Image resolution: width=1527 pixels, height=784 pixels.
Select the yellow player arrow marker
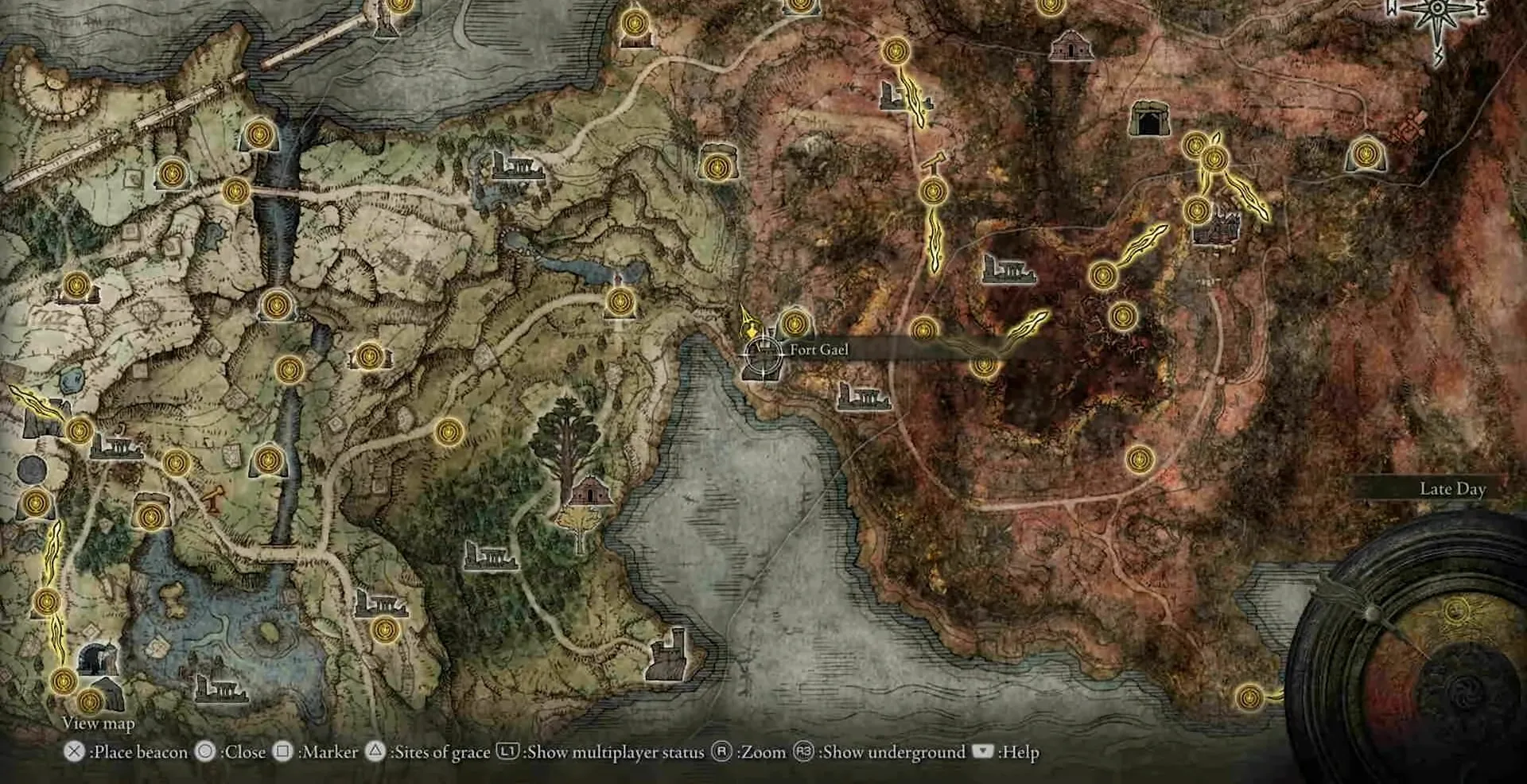pos(748,321)
